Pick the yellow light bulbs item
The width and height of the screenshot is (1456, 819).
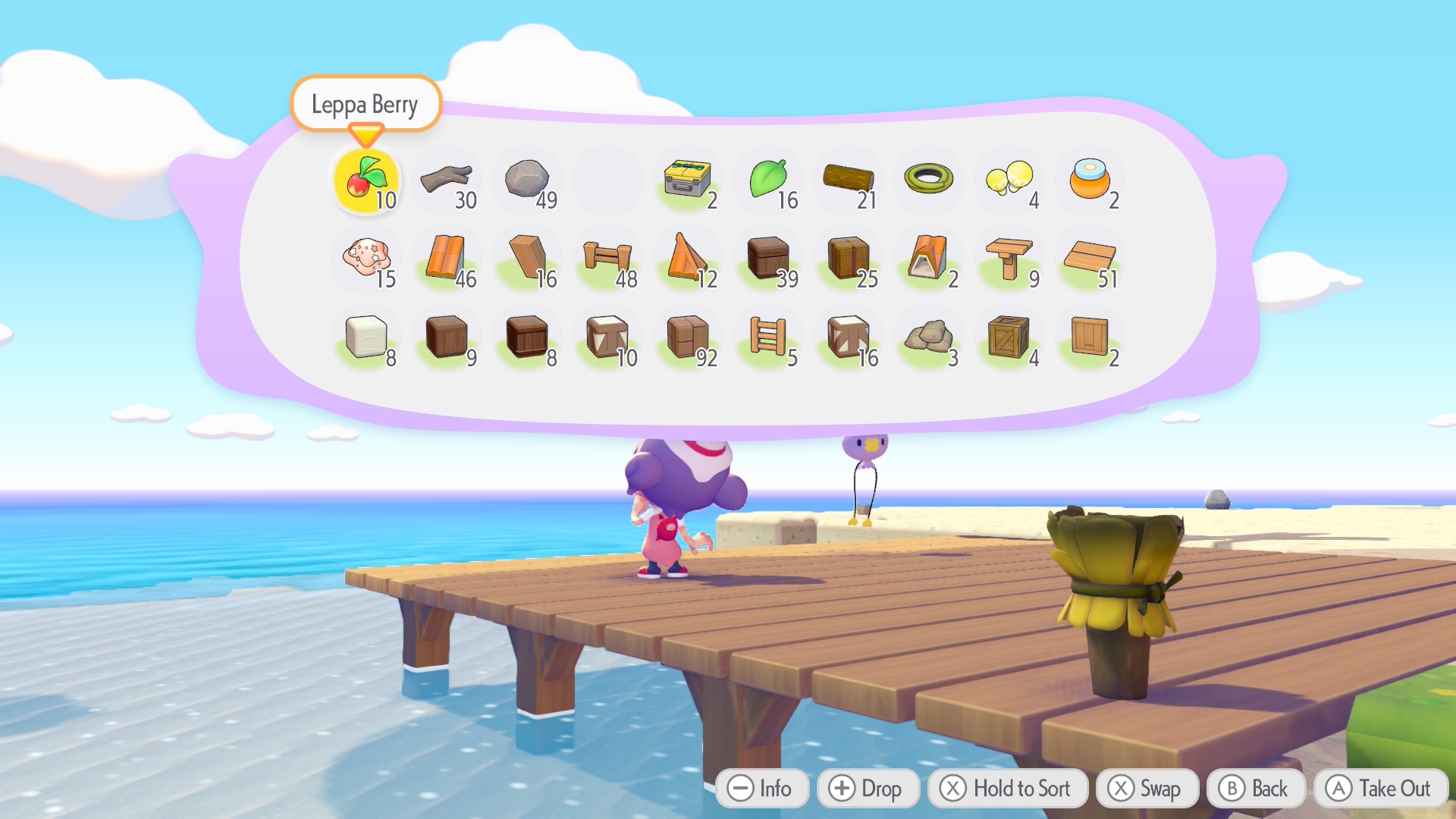click(1009, 180)
